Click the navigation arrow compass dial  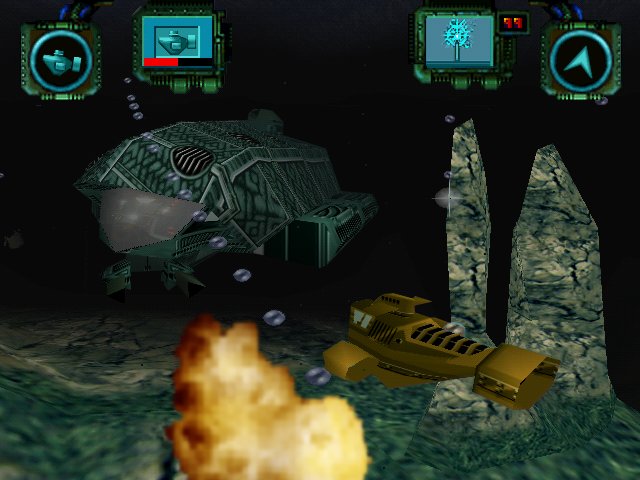point(580,60)
